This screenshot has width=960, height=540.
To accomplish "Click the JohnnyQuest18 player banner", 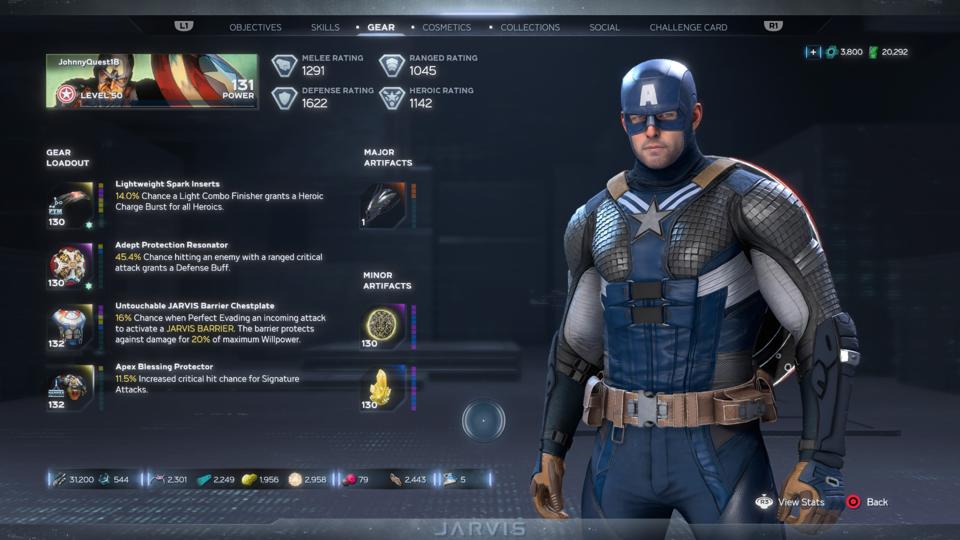I will tap(151, 81).
